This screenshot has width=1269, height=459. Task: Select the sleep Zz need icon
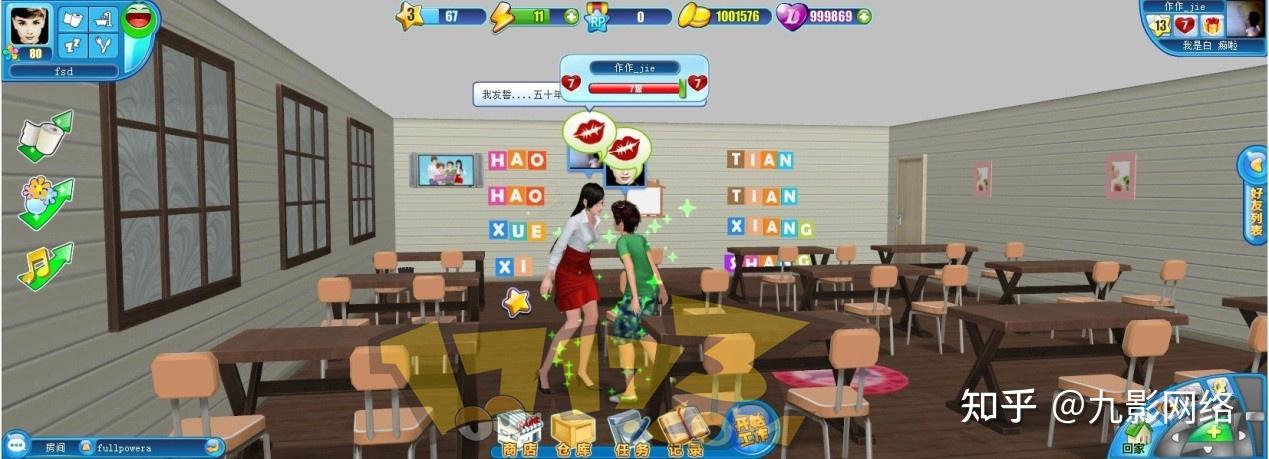pos(74,45)
